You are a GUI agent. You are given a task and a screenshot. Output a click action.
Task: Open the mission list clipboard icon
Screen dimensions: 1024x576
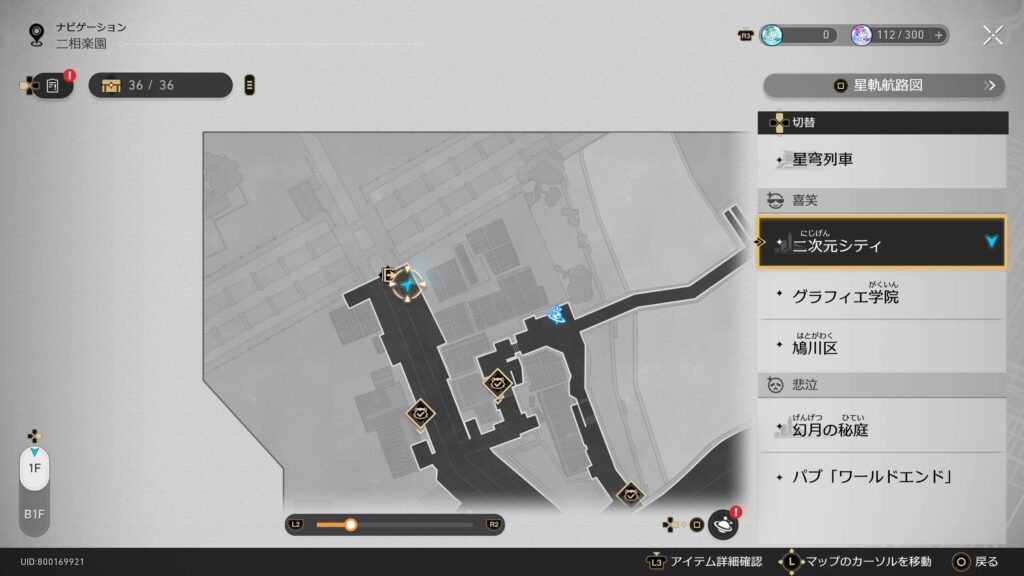(53, 86)
